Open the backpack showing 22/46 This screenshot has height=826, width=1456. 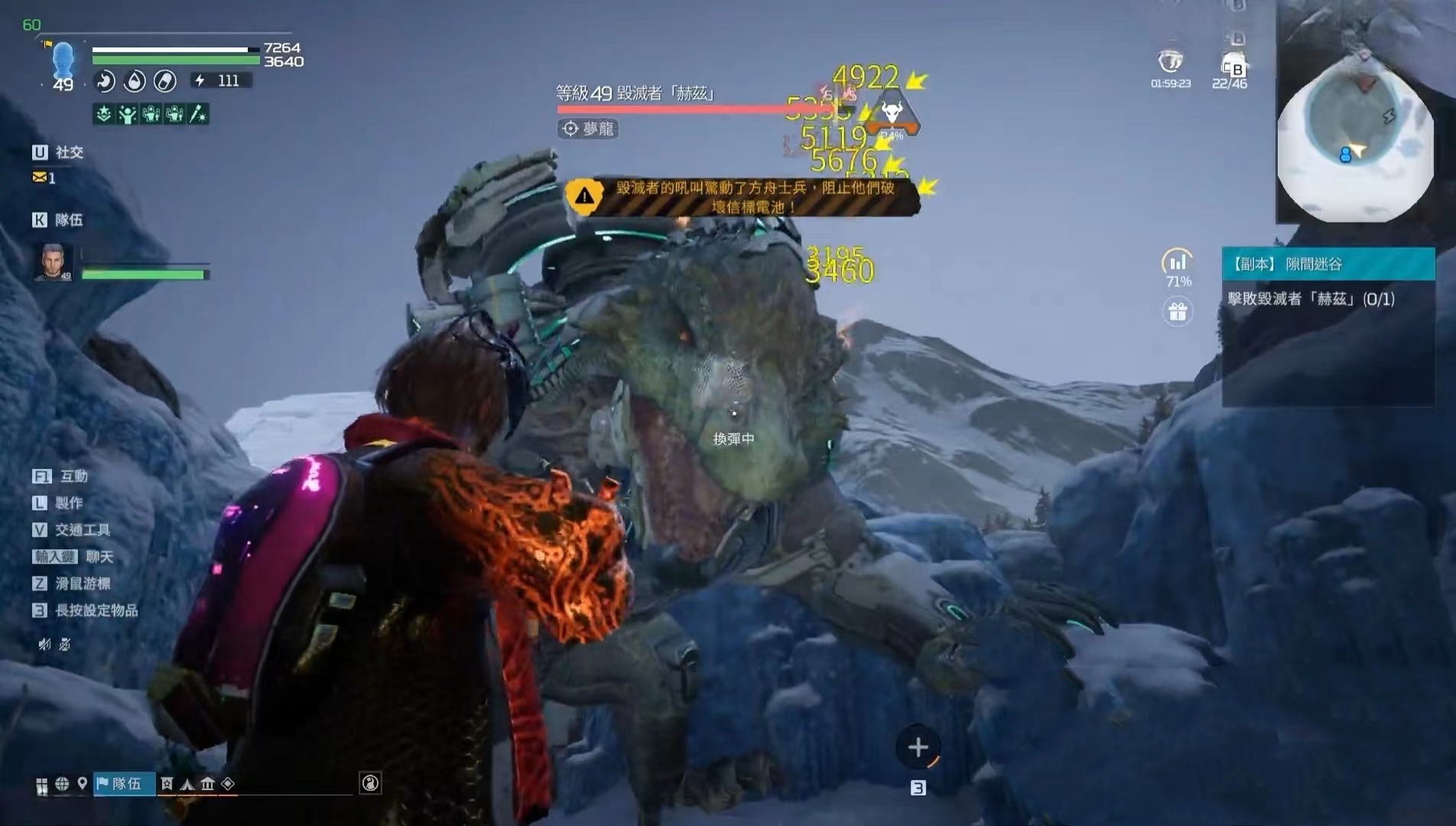[x=1231, y=65]
